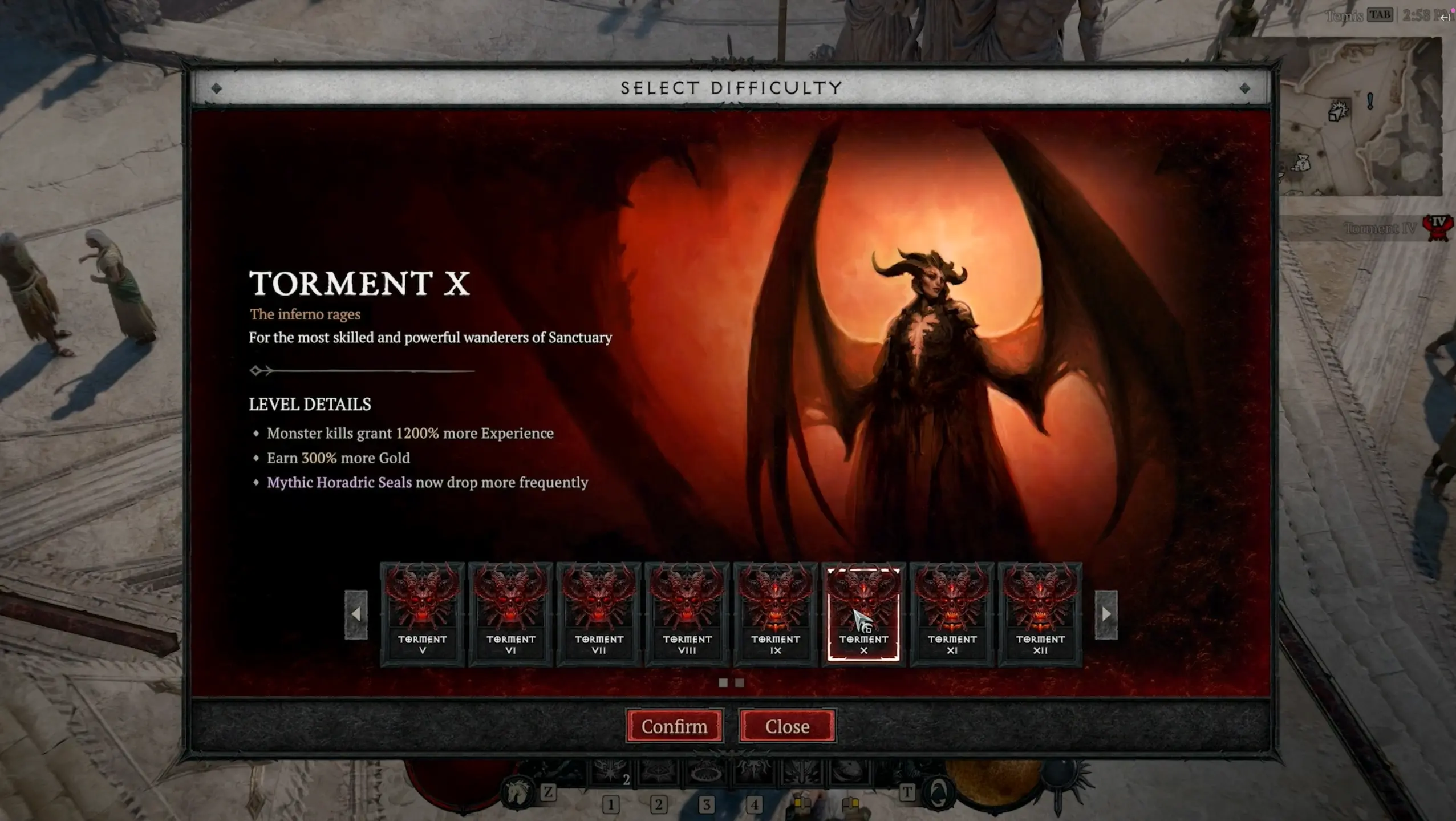Click the mount horse icon in the hotbar
The image size is (1456, 821).
click(516, 791)
